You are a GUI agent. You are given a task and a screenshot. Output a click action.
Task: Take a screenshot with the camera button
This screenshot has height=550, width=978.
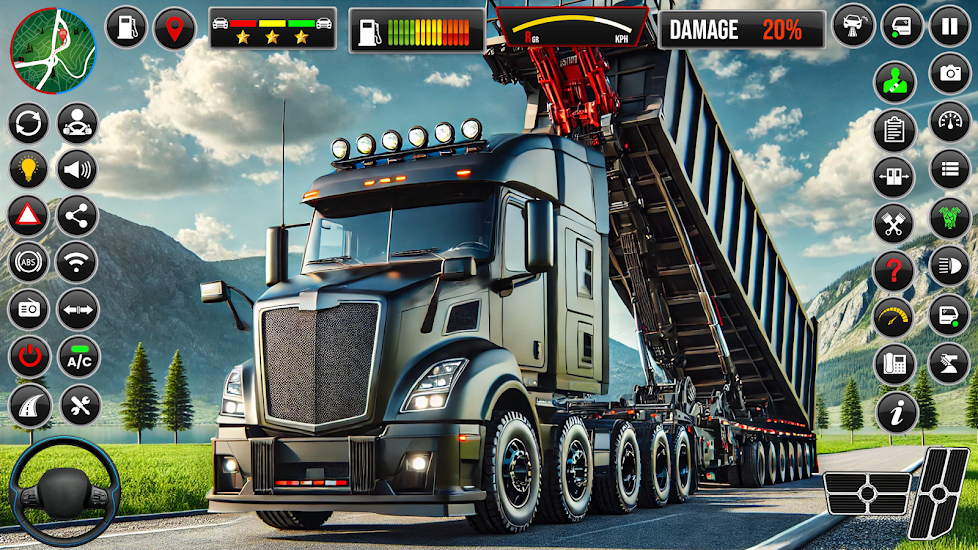[949, 73]
